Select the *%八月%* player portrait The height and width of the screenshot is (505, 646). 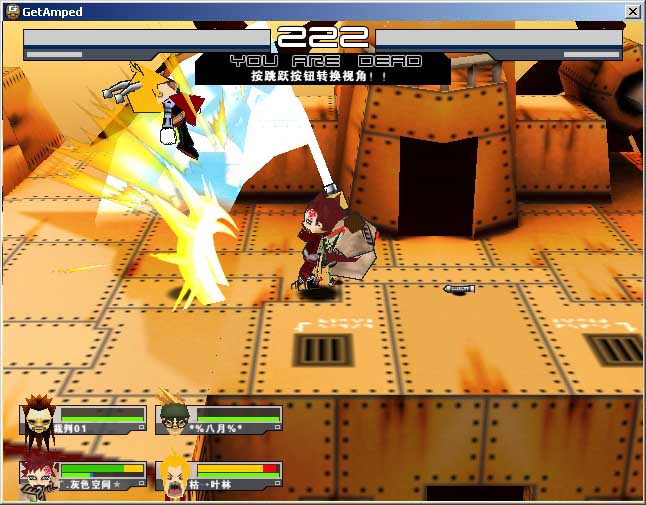pyautogui.click(x=174, y=419)
